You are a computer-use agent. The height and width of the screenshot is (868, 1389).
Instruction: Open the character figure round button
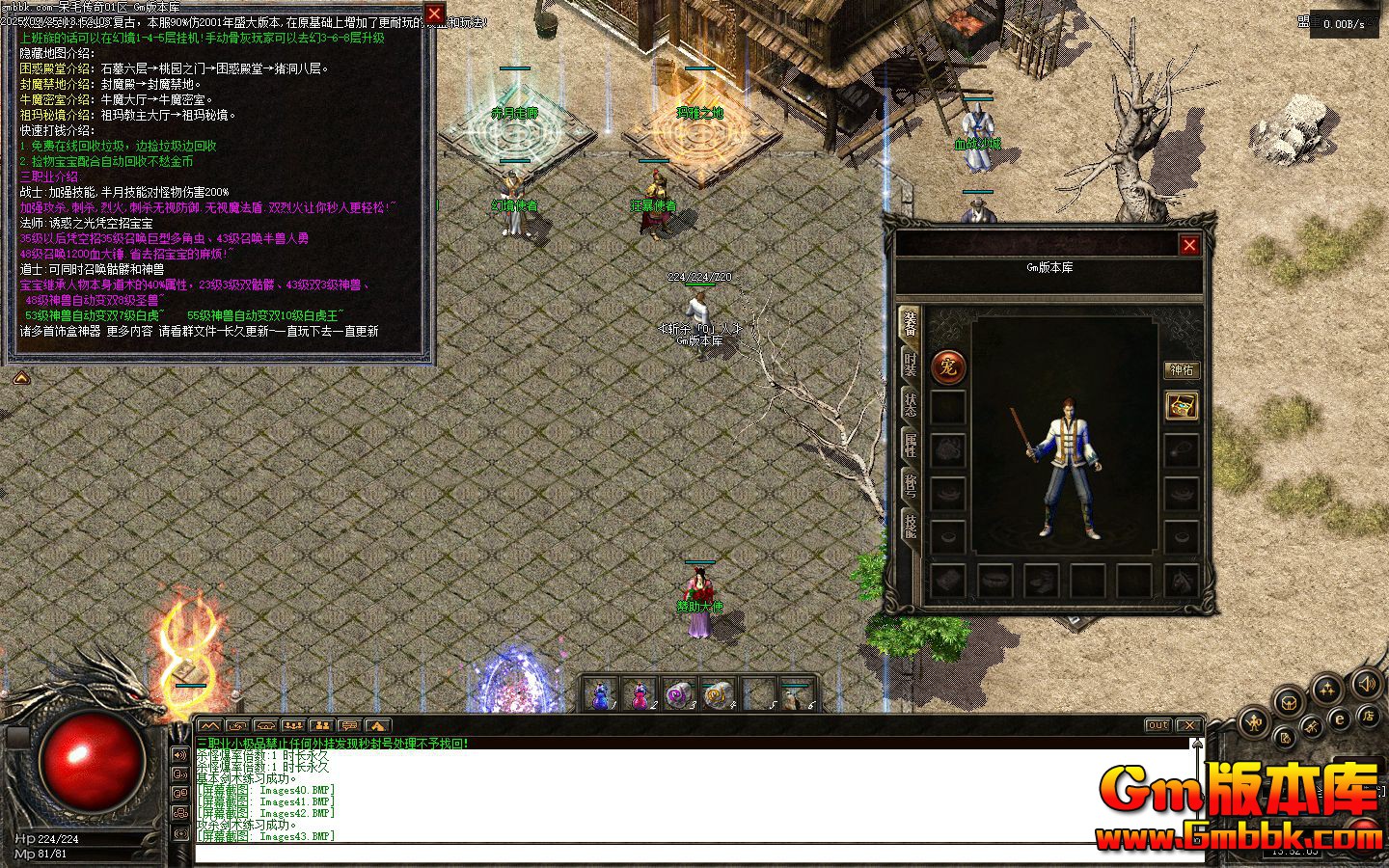1253,720
